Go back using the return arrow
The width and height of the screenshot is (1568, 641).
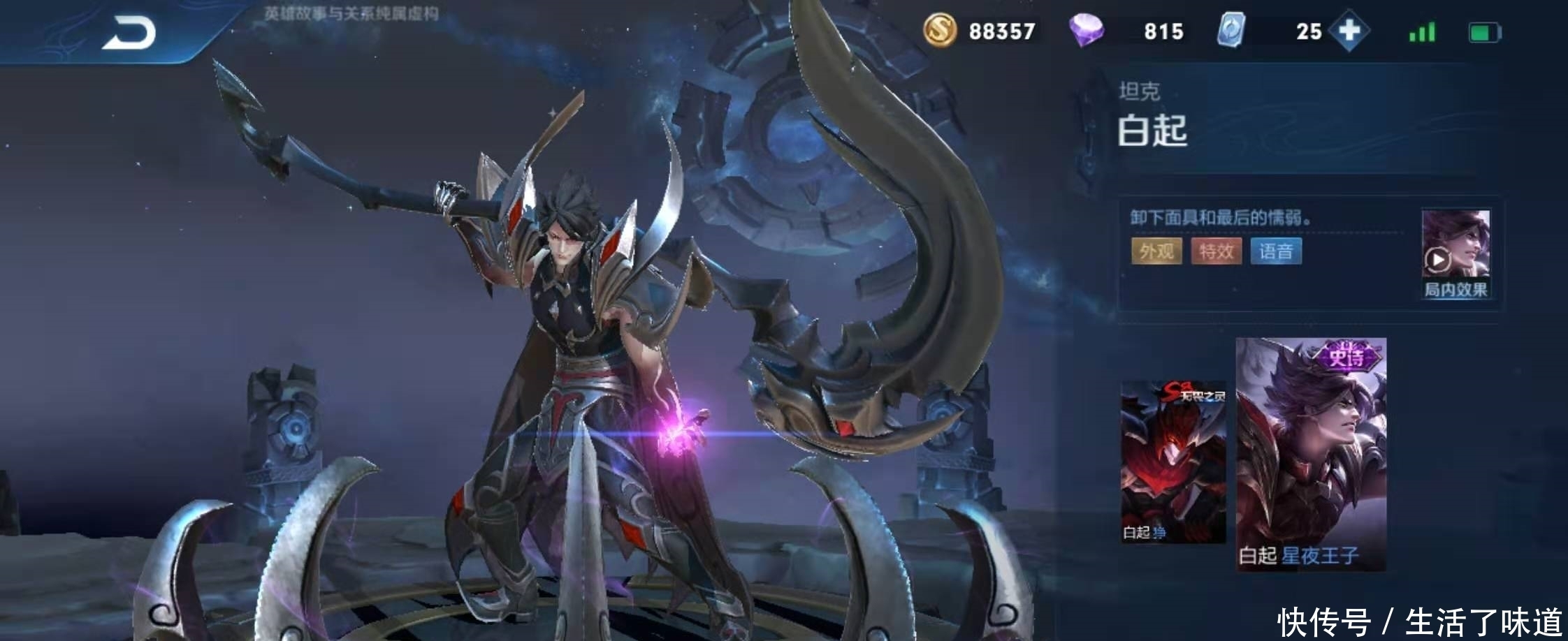[x=130, y=34]
